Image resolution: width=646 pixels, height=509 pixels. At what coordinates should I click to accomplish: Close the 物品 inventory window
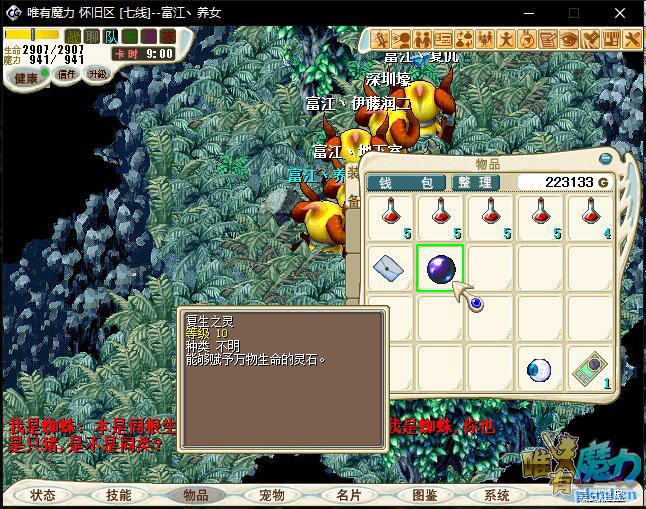tap(604, 157)
